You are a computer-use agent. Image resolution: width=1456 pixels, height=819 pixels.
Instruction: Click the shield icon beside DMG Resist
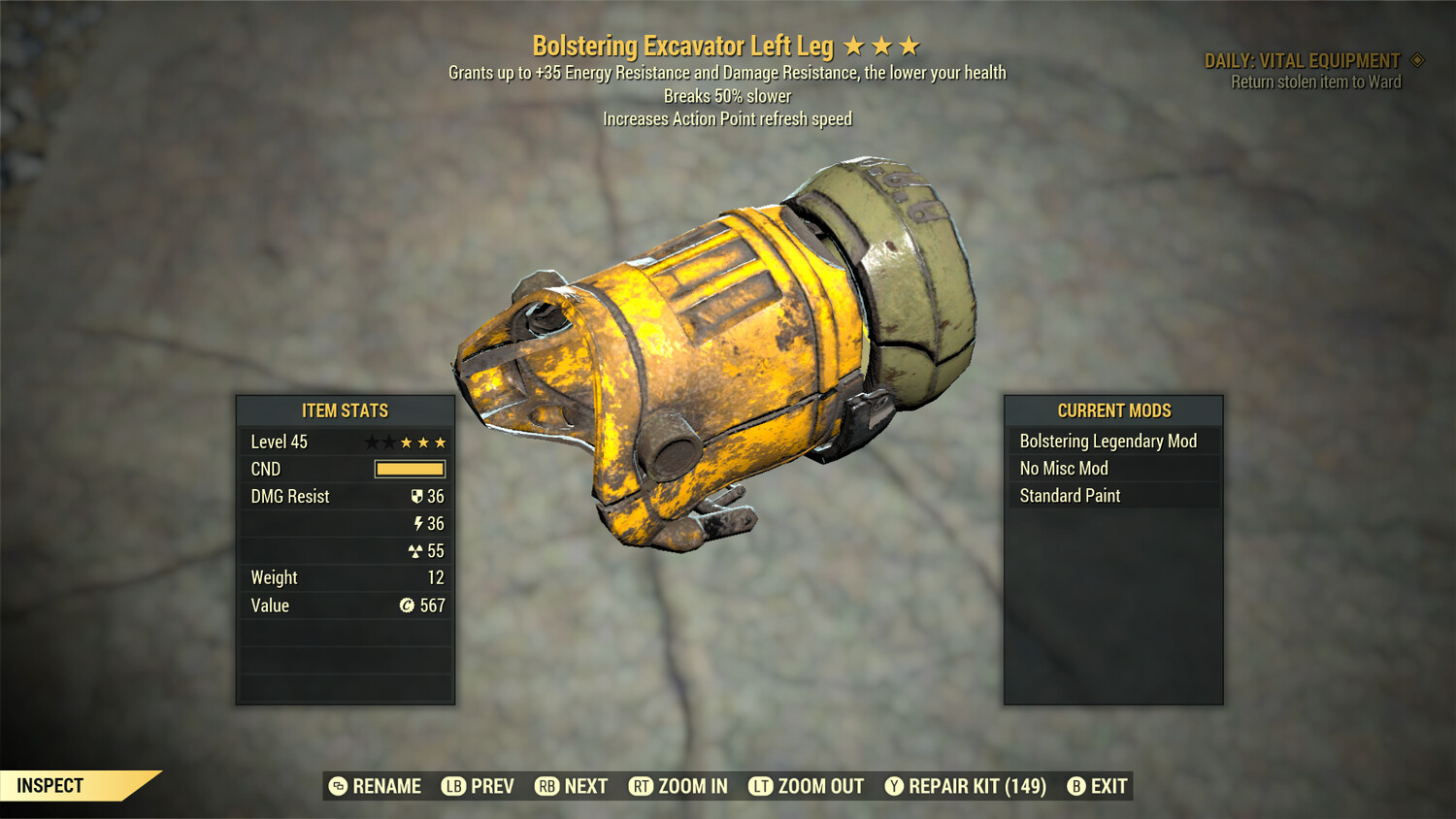[415, 496]
